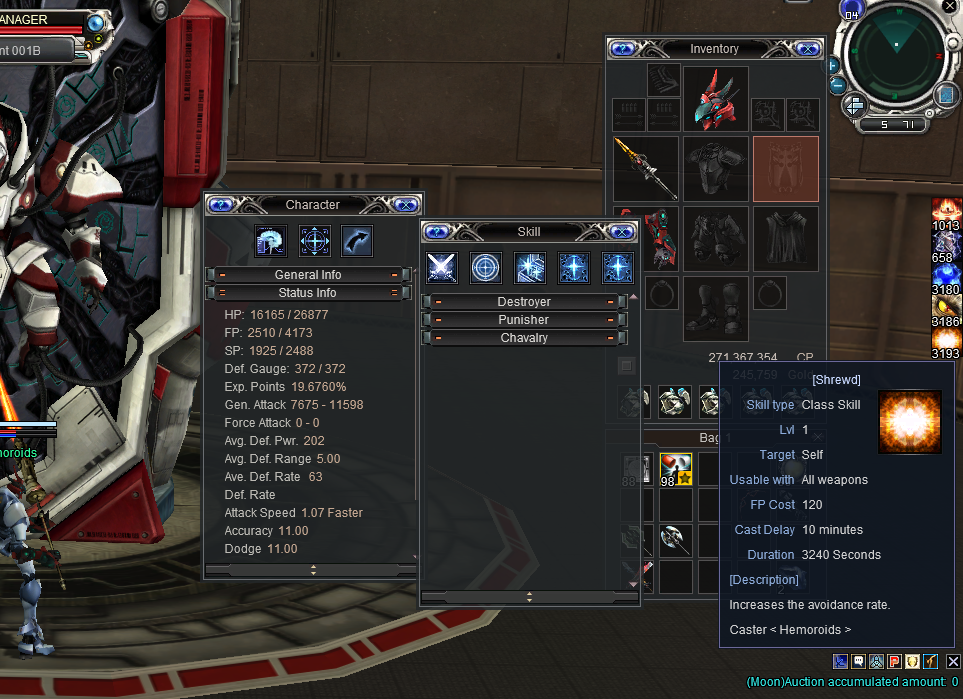Expand the Chavalry skill category
The image size is (963, 699).
pyautogui.click(x=523, y=338)
